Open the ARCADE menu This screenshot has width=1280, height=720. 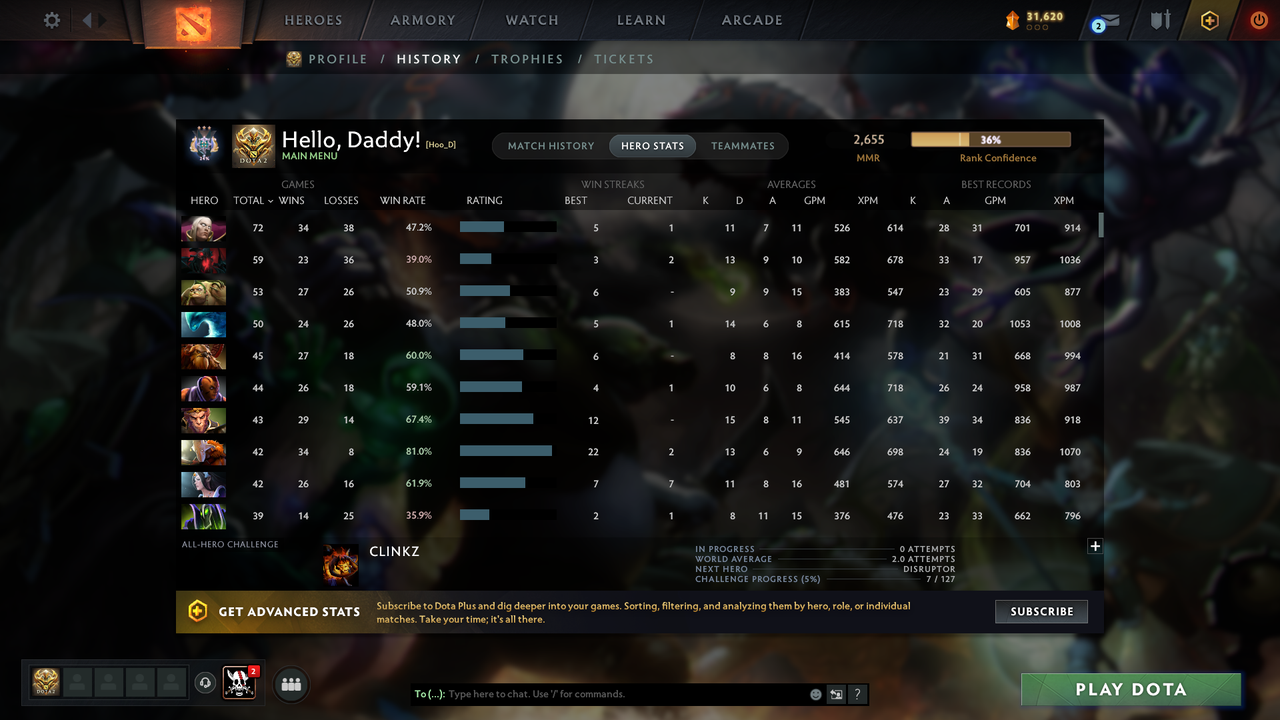click(x=751, y=19)
